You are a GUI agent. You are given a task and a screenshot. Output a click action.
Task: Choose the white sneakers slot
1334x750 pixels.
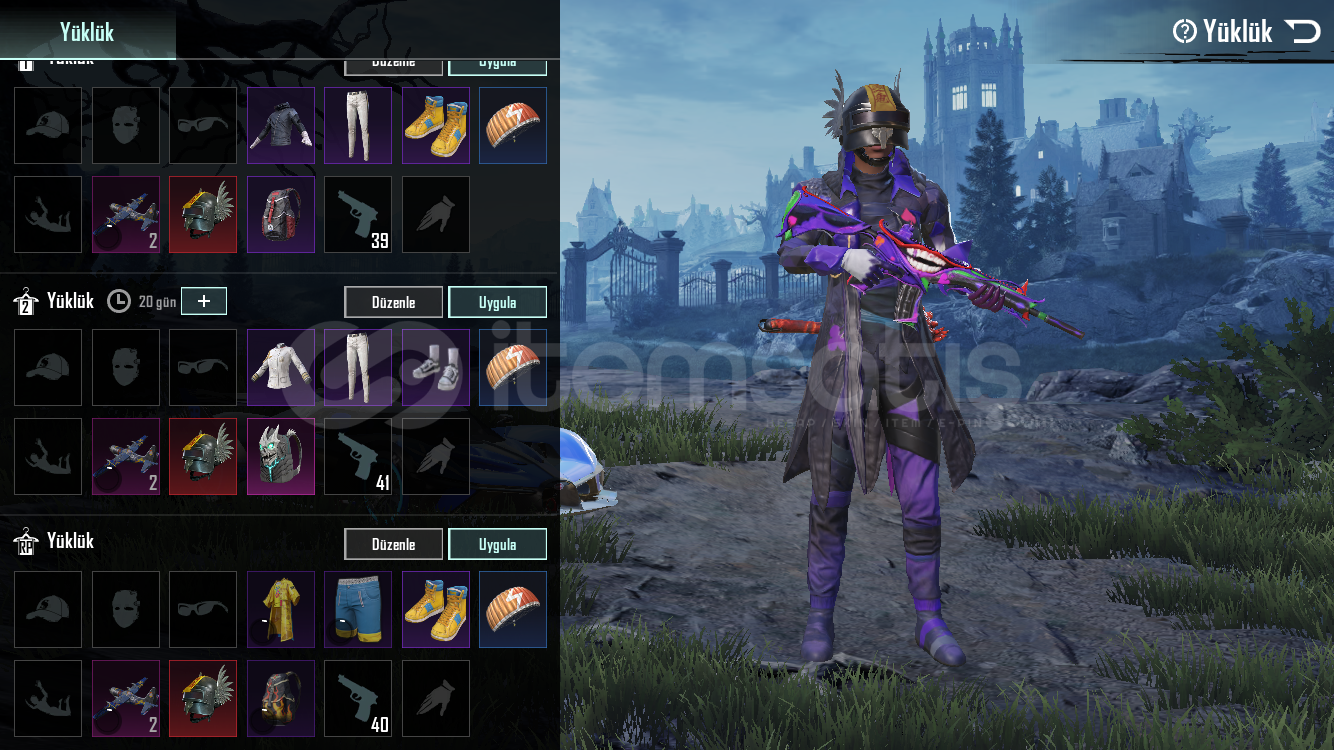coord(436,367)
